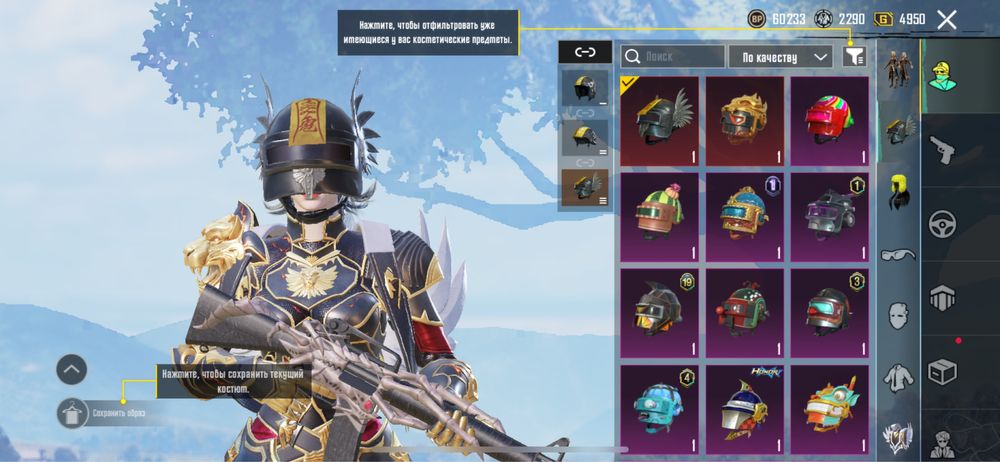
Task: Select the rainbow striped red helmet
Action: pyautogui.click(x=829, y=121)
